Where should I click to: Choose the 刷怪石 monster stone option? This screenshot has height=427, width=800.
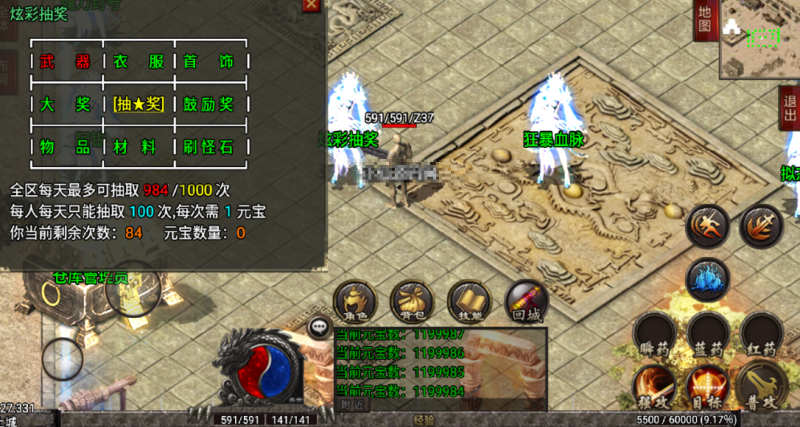click(208, 148)
